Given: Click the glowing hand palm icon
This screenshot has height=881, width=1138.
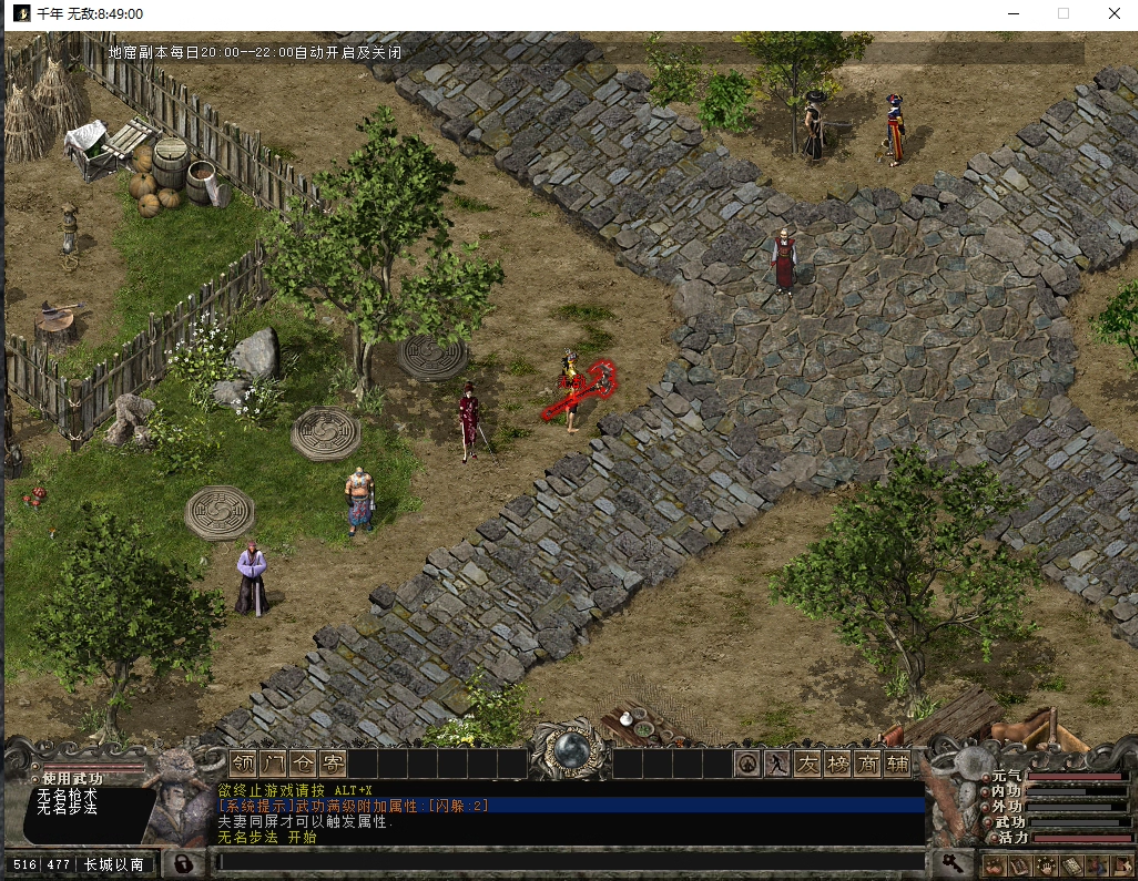Looking at the screenshot, I should point(1046,865).
